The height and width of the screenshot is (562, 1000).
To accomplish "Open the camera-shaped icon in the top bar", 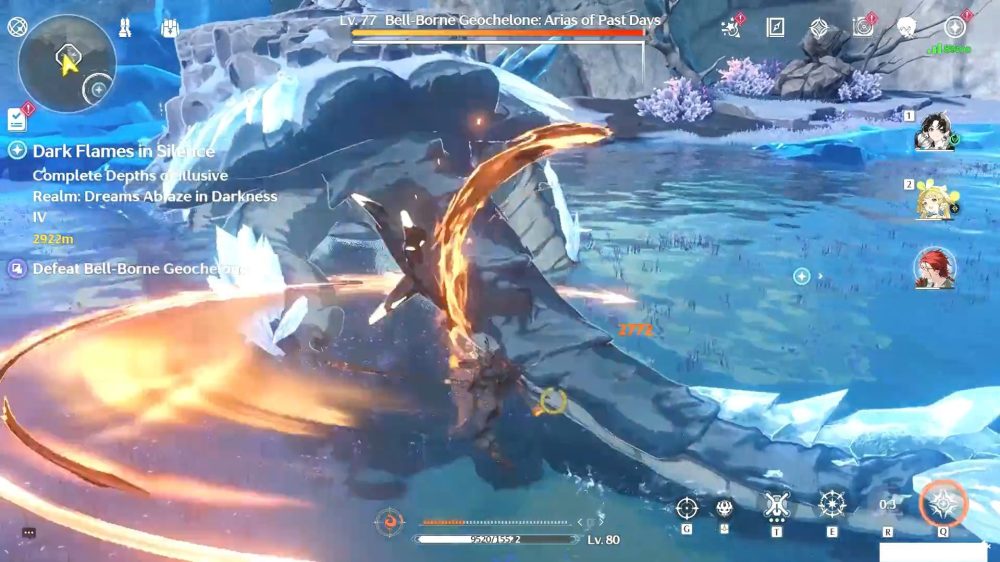I will (862, 28).
